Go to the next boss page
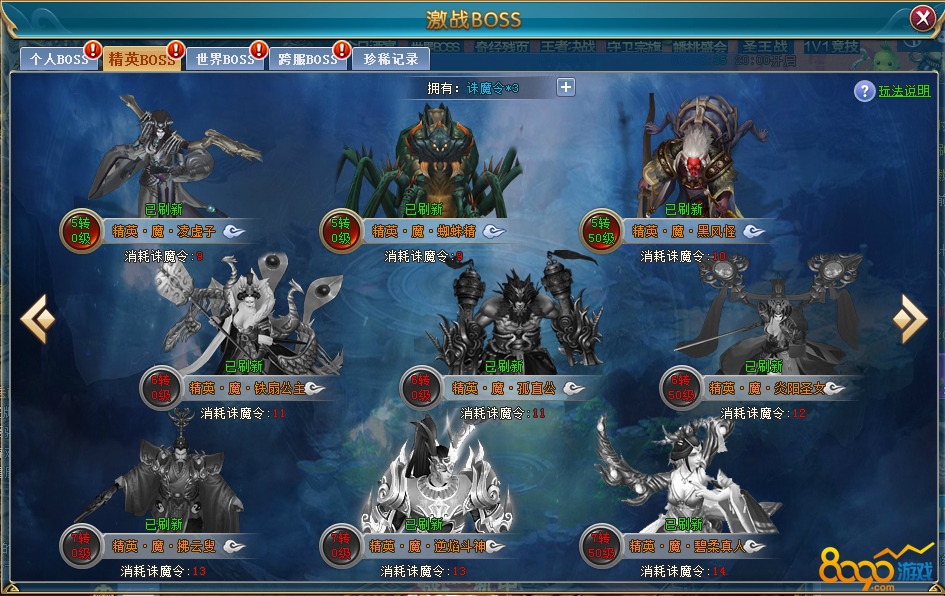The width and height of the screenshot is (945, 596). point(909,319)
